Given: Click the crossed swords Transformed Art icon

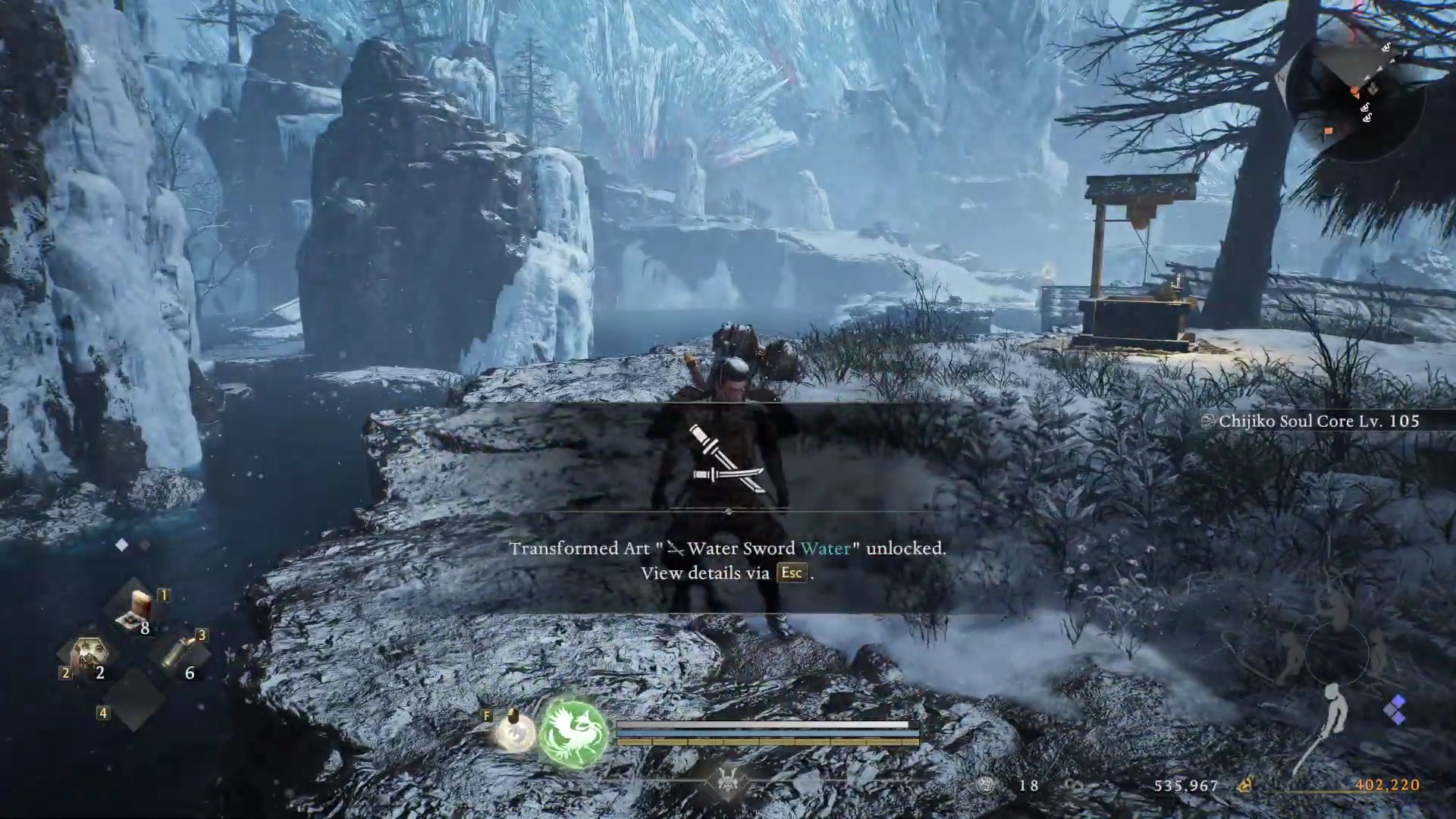Looking at the screenshot, I should pos(727,460).
